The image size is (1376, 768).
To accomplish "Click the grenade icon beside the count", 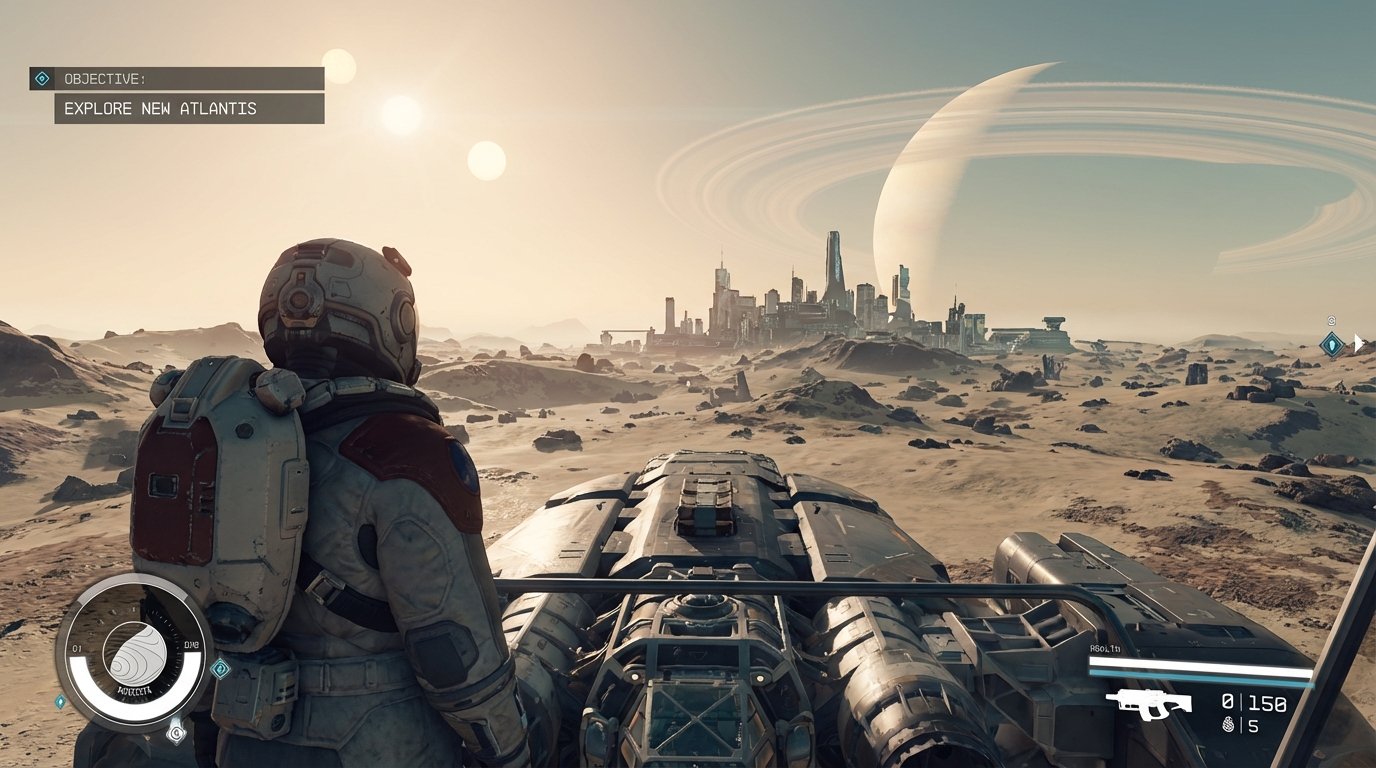I will click(x=1228, y=725).
